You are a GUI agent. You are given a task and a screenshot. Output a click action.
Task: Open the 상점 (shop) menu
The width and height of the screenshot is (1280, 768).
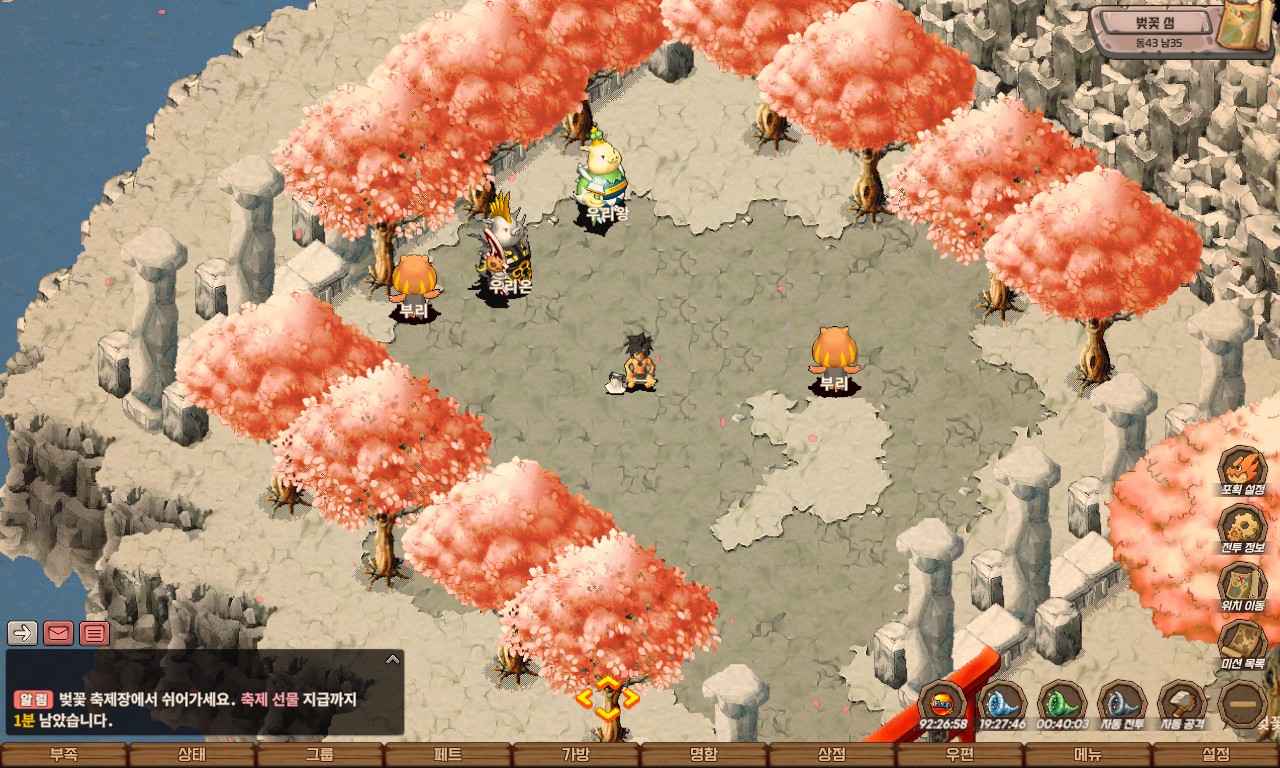point(831,755)
